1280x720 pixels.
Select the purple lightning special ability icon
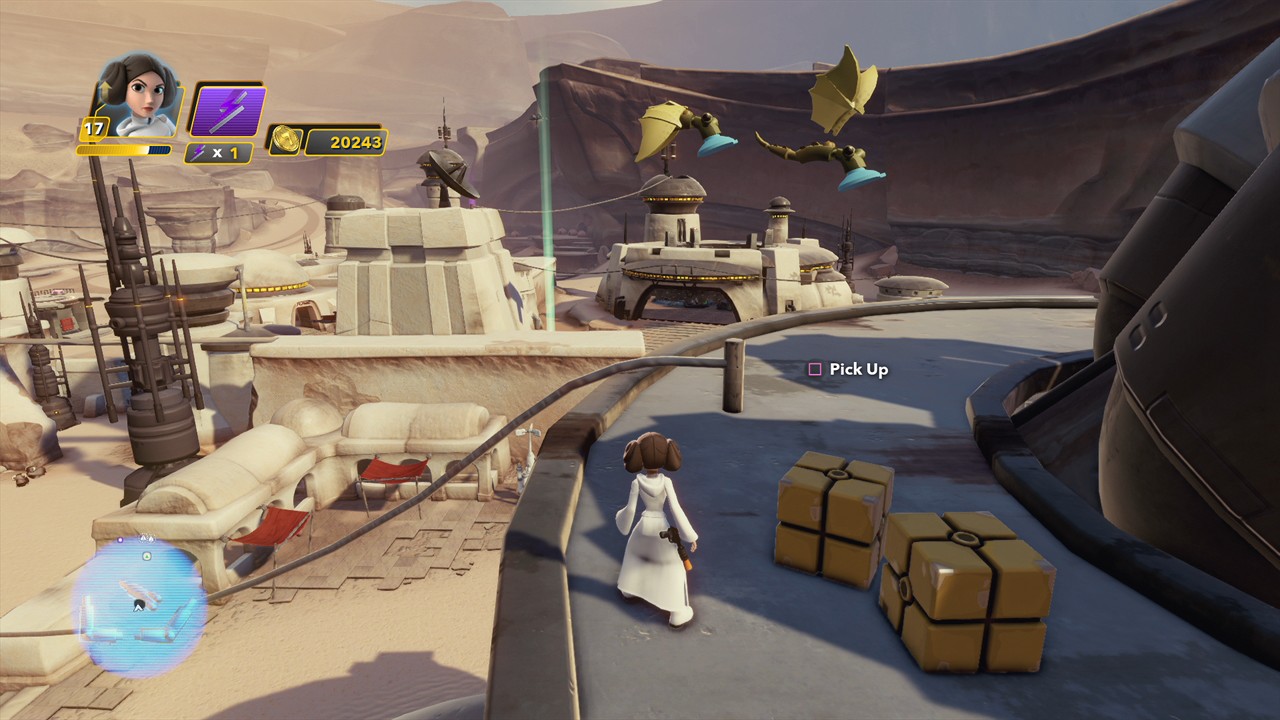(x=228, y=110)
